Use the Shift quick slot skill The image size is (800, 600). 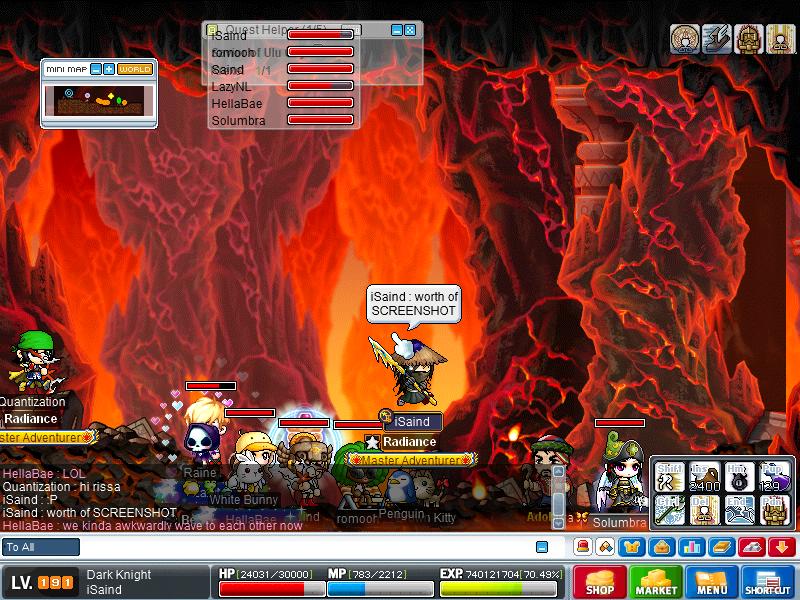(x=669, y=479)
